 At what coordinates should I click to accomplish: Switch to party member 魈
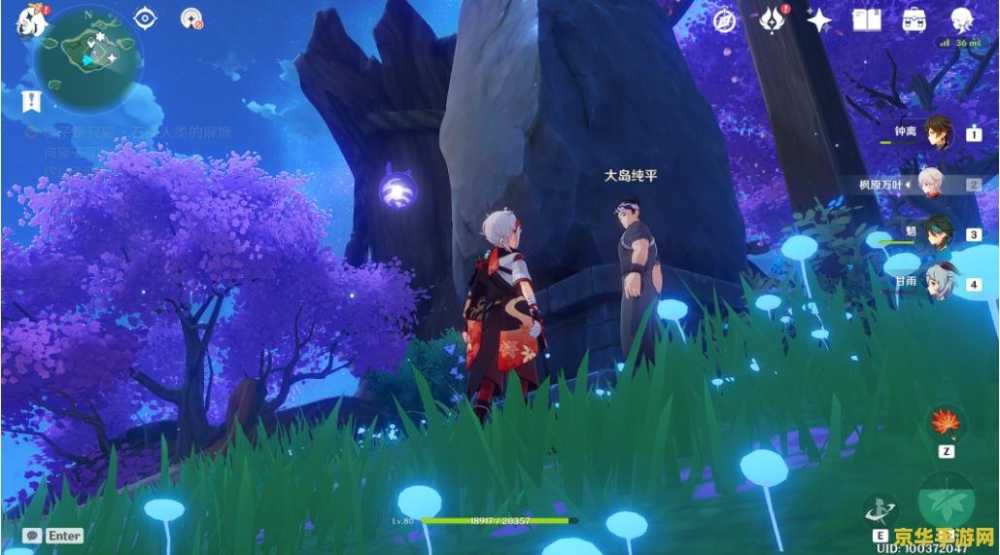click(x=937, y=235)
